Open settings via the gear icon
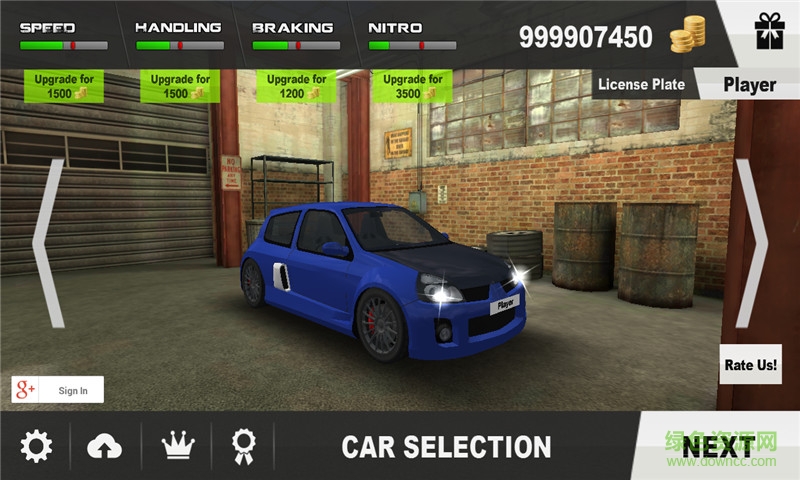 click(37, 446)
